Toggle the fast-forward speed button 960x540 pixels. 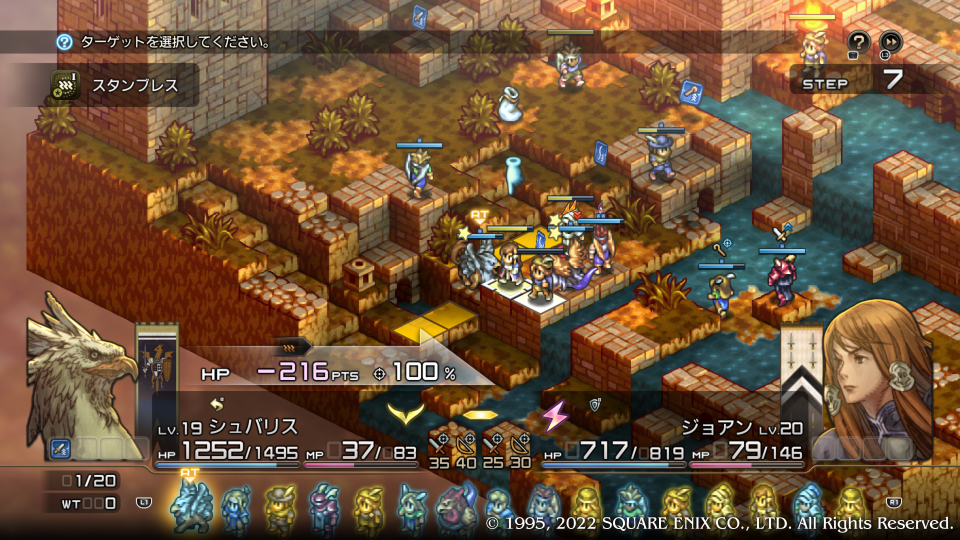[890, 41]
